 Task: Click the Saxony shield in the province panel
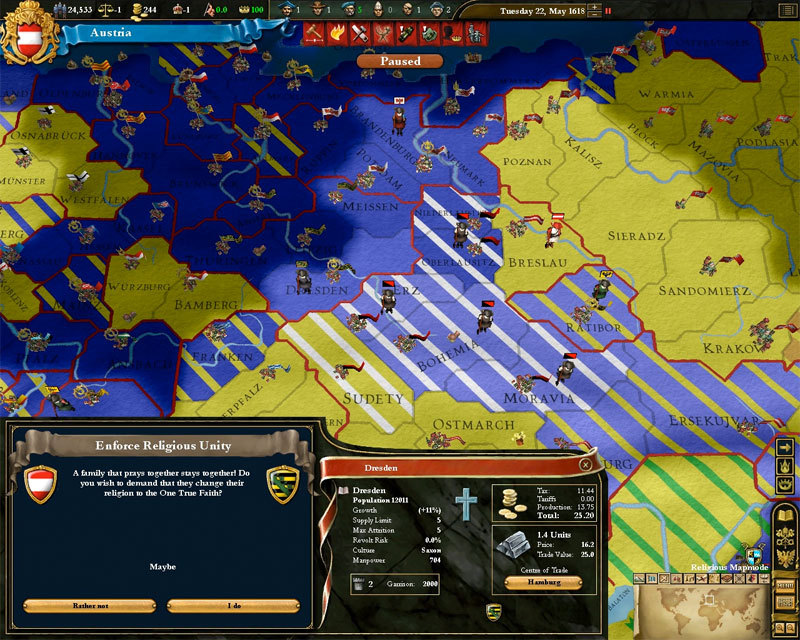[492, 610]
